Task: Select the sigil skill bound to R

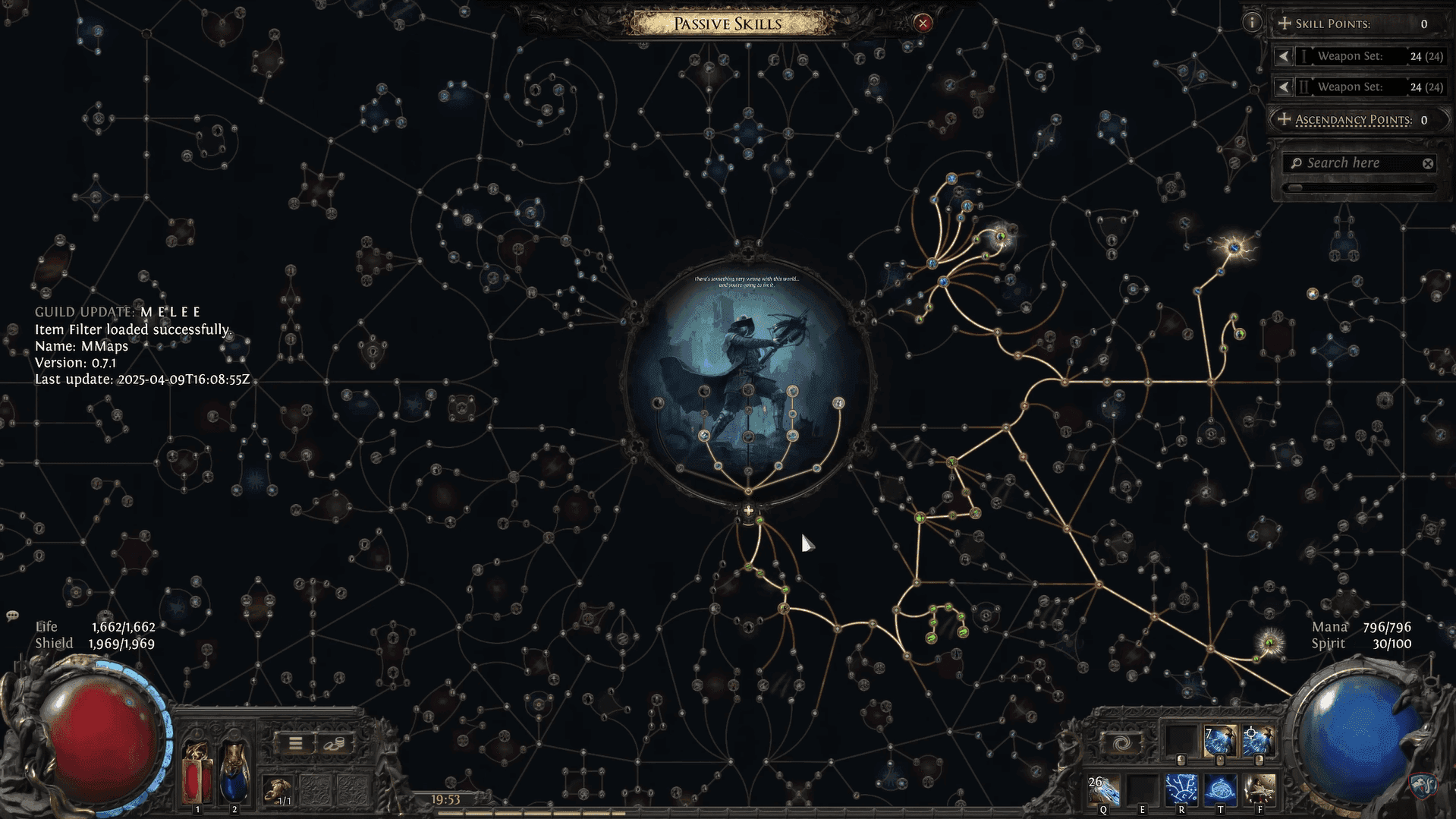Action: coord(1181,791)
